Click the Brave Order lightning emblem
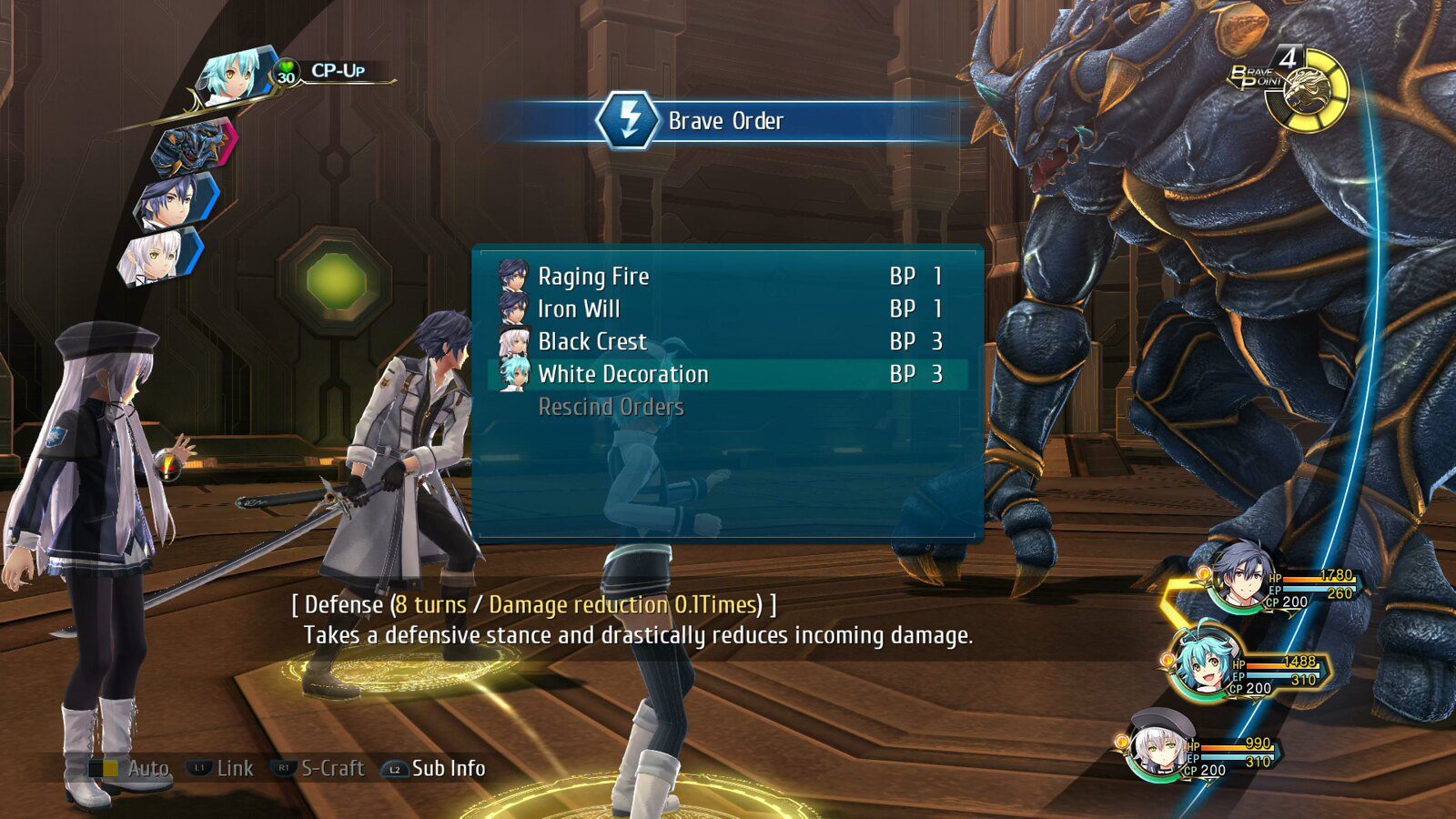Screen dimensions: 1456x819 pos(627,120)
